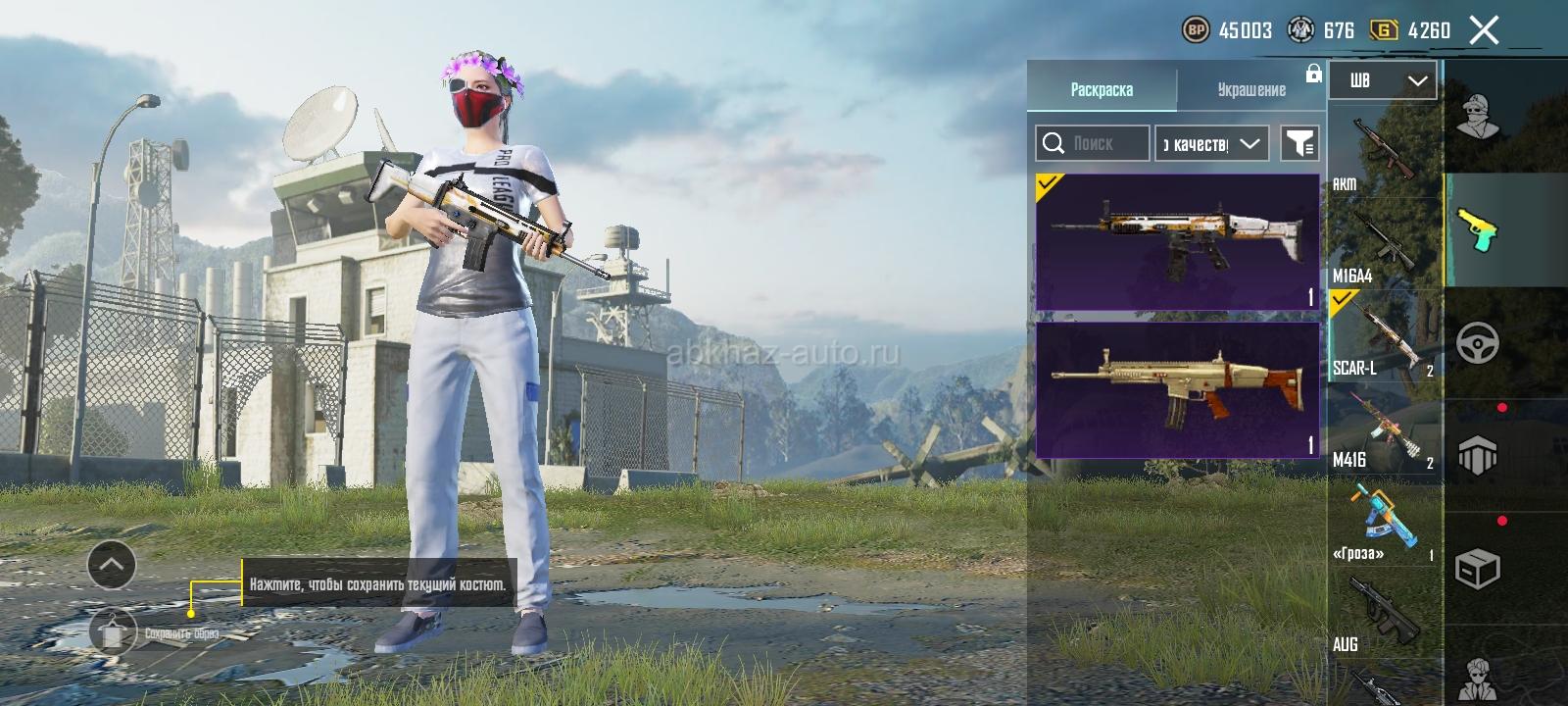1568x706 pixels.
Task: Open the vehicle steering wheel category
Action: 1478,343
